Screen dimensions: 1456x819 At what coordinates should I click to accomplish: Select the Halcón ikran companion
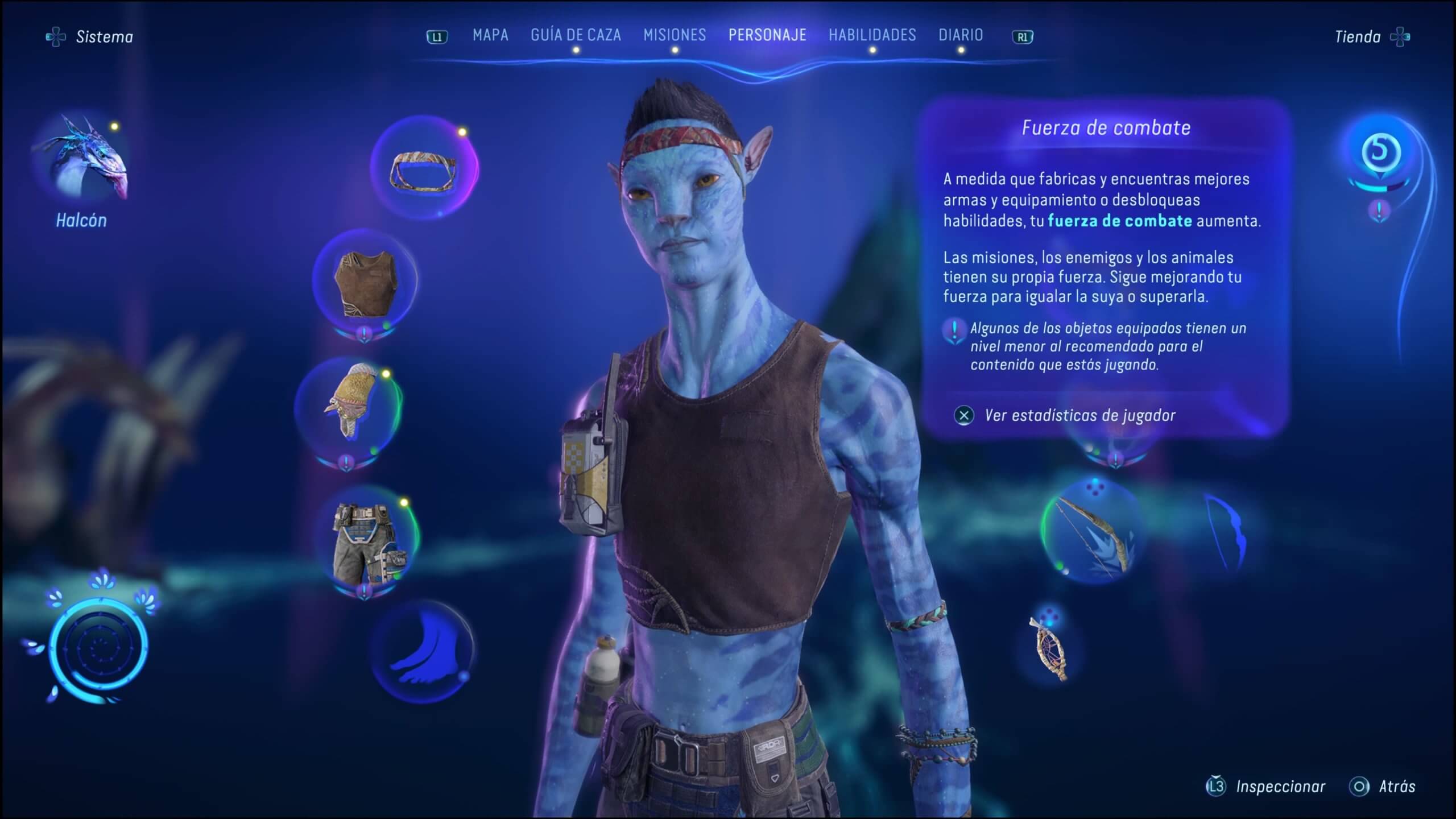tap(82, 162)
